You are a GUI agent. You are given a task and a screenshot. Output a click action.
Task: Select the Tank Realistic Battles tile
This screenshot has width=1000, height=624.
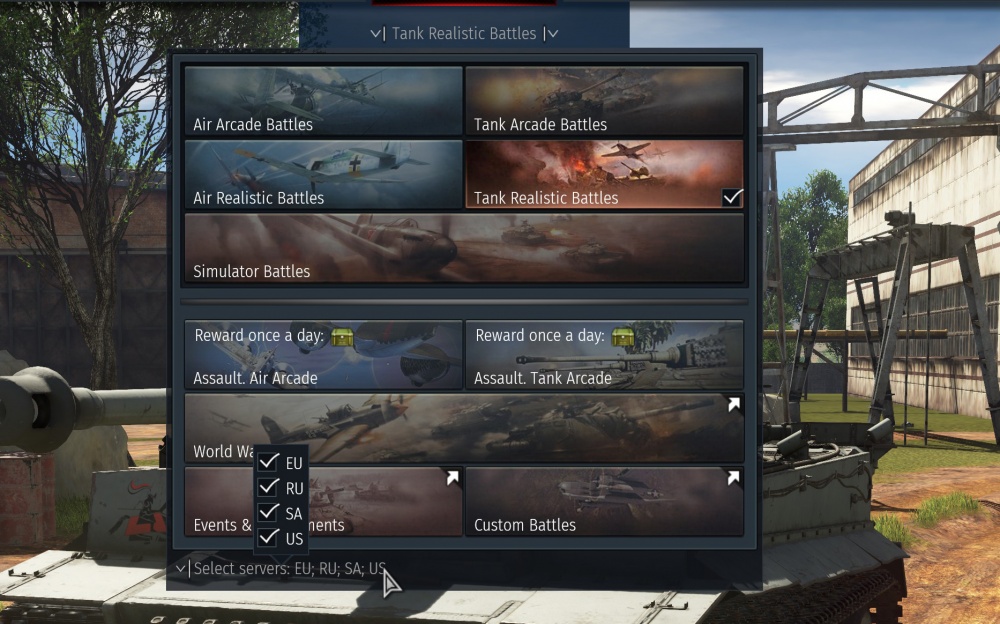click(x=604, y=174)
